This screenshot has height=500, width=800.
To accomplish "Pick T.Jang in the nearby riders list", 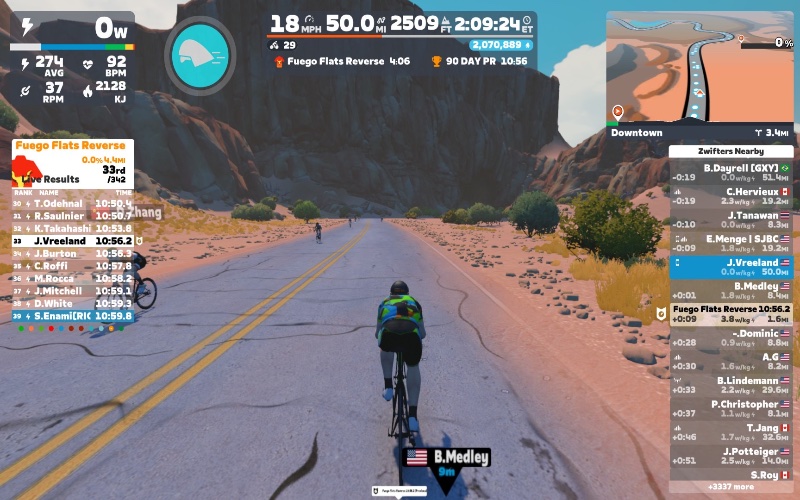I will click(731, 432).
